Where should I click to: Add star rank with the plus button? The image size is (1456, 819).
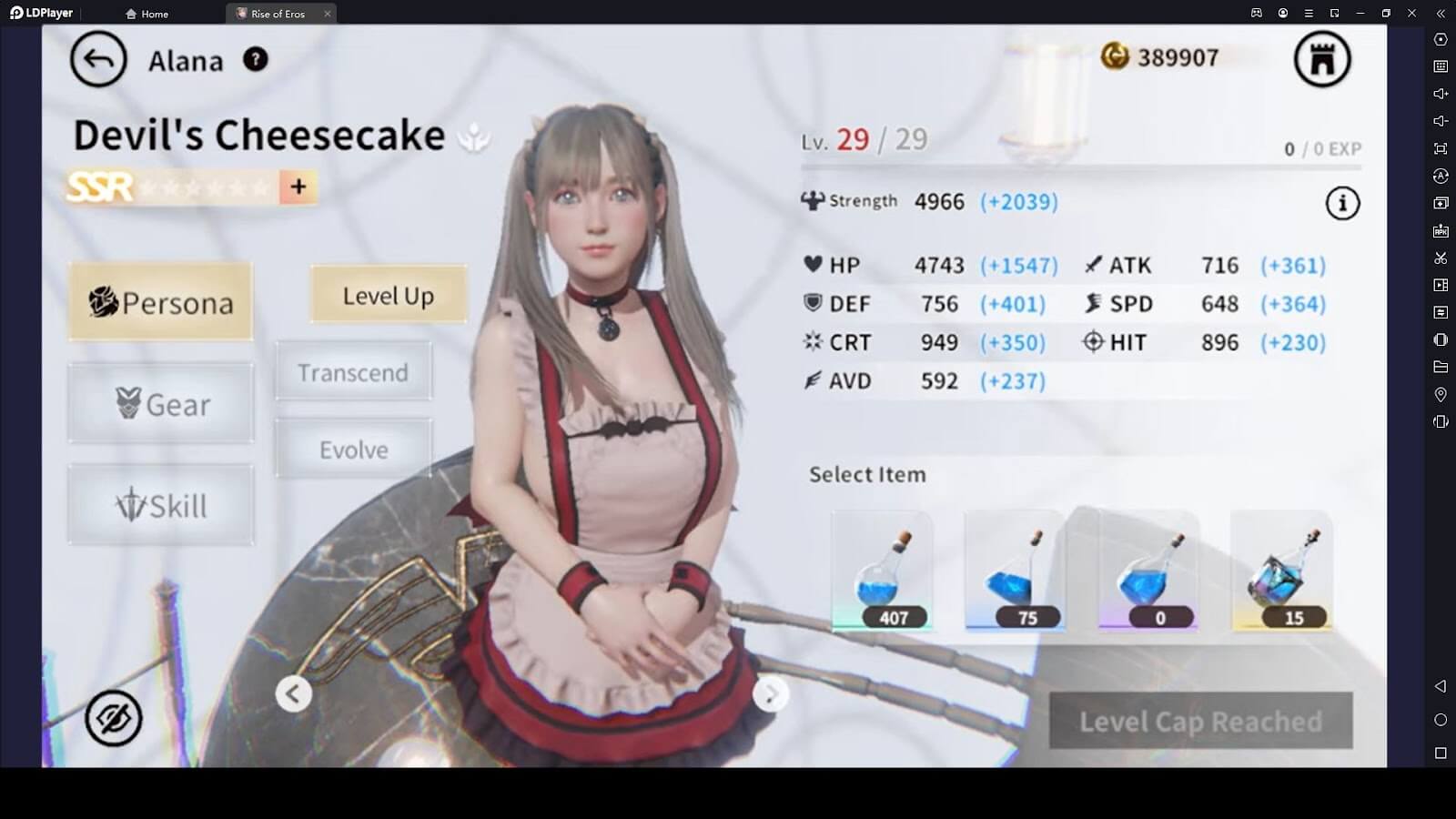tap(298, 187)
